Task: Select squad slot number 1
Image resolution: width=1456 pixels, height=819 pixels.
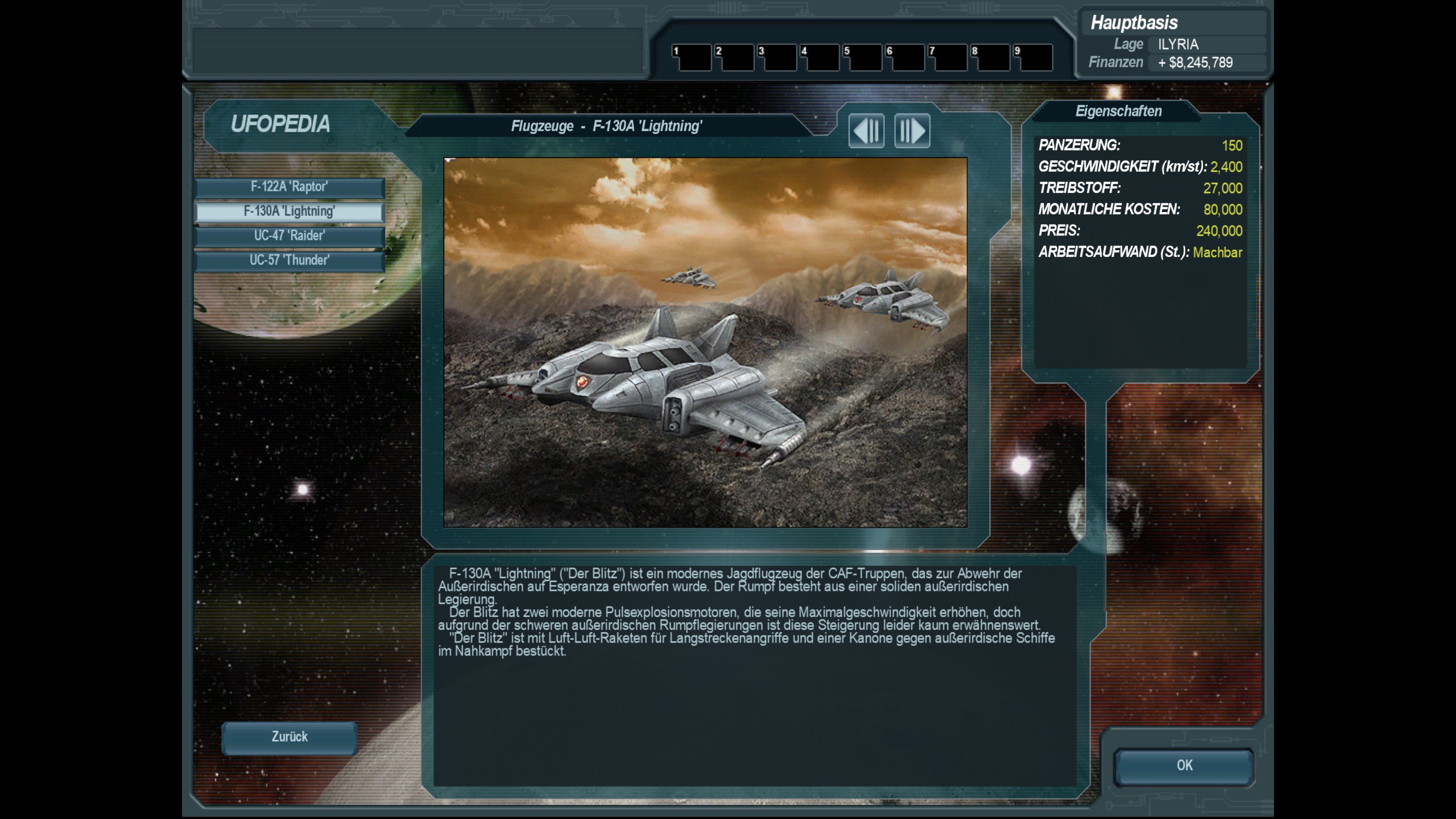Action: (x=692, y=57)
